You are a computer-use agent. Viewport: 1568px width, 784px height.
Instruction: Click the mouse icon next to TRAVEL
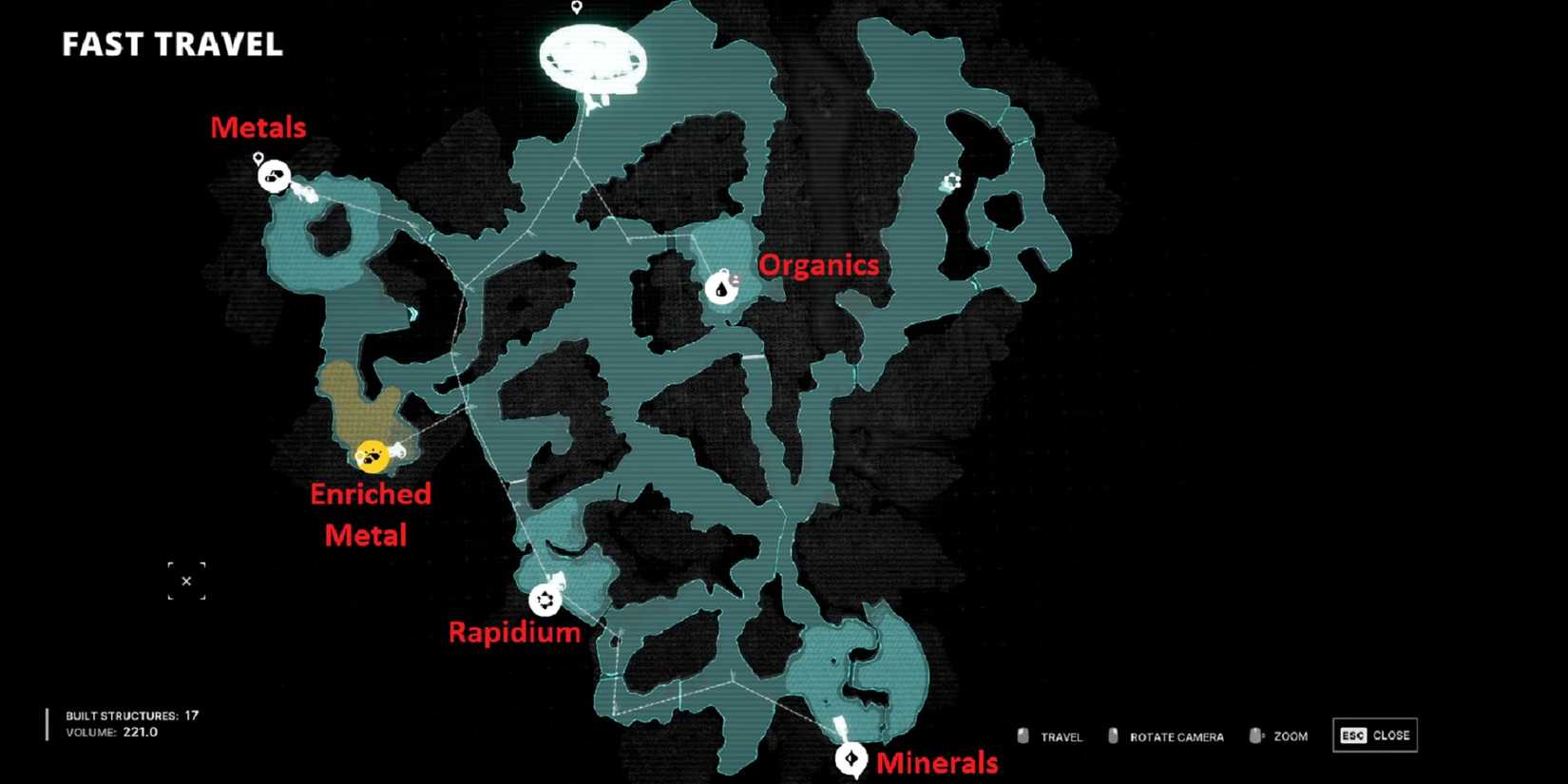(x=1023, y=735)
